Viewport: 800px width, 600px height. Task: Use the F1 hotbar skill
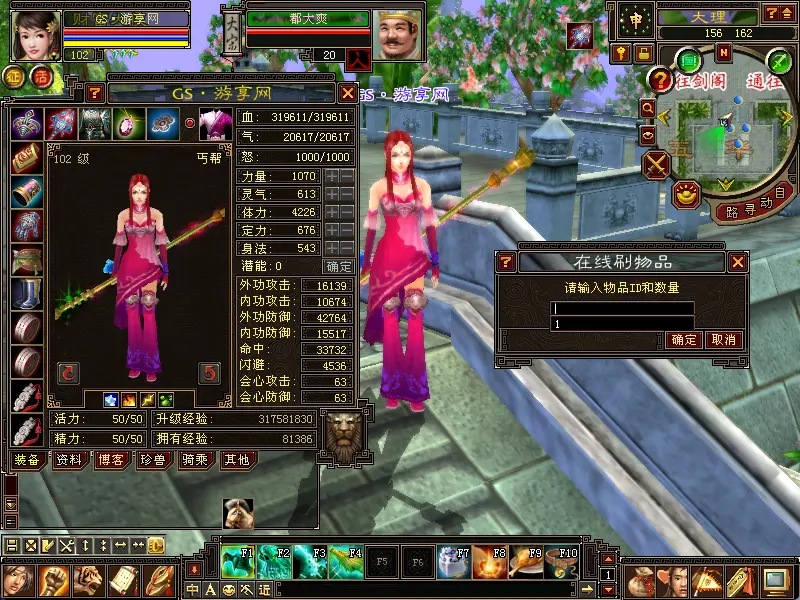click(x=238, y=563)
